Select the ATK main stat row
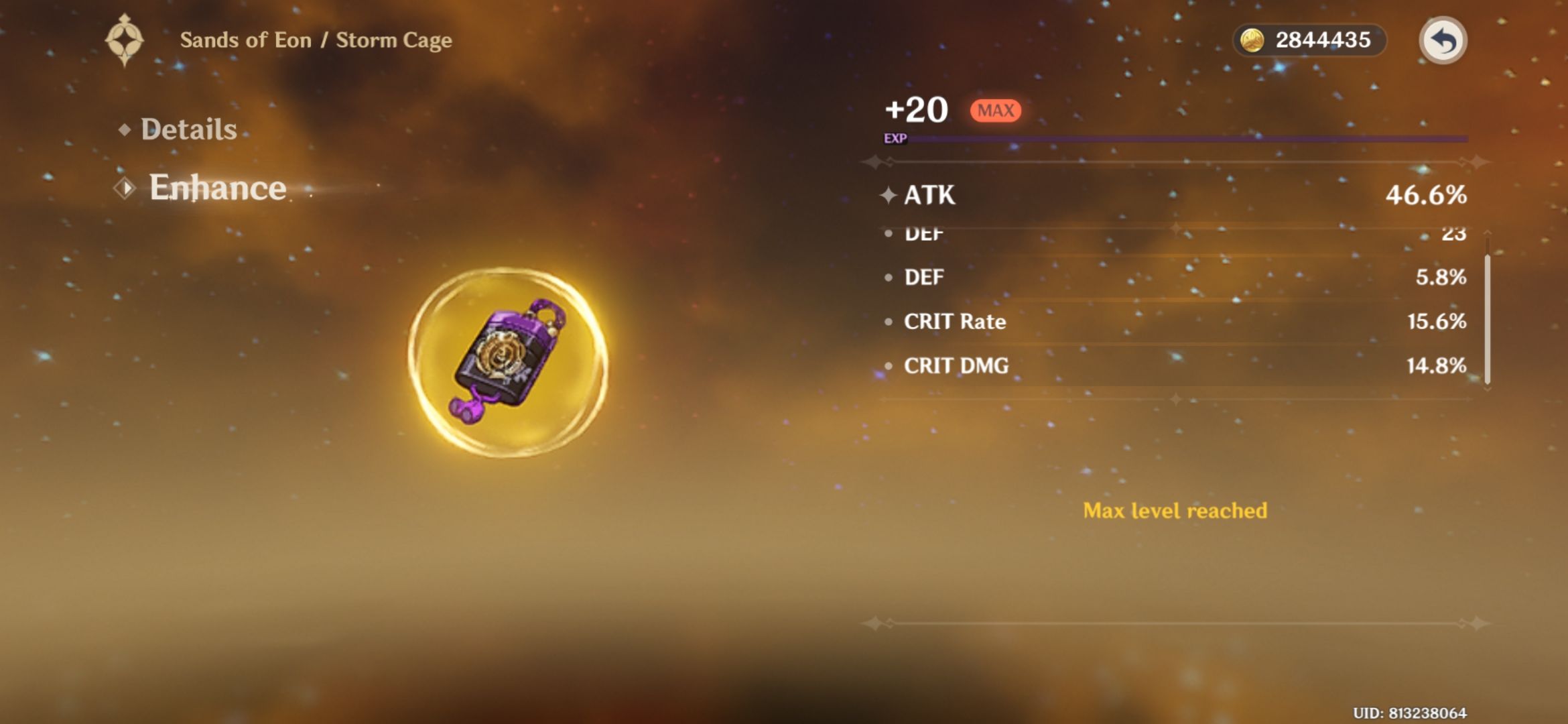 1139,196
